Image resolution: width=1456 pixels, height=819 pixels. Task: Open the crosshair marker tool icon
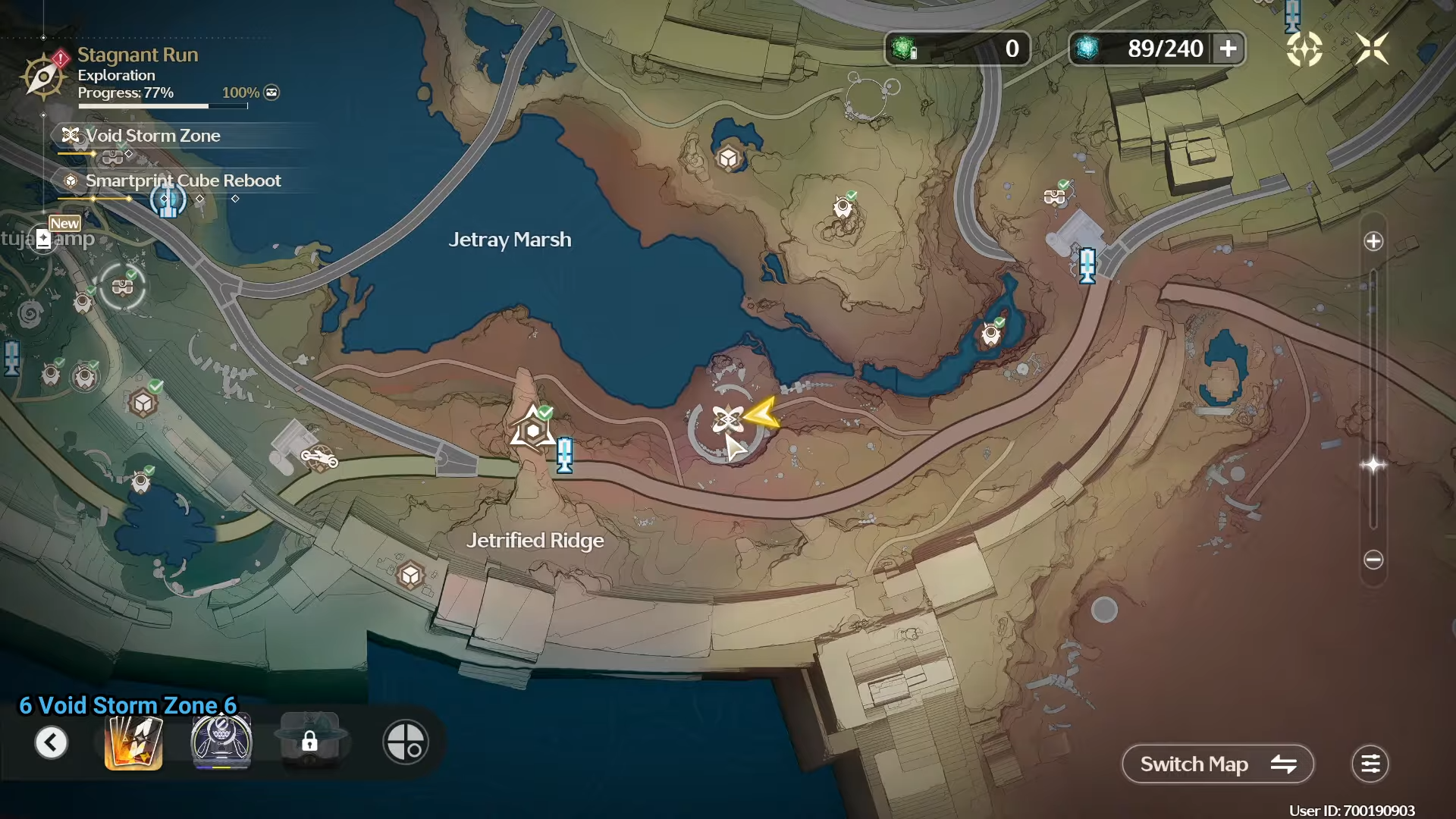pos(406,742)
